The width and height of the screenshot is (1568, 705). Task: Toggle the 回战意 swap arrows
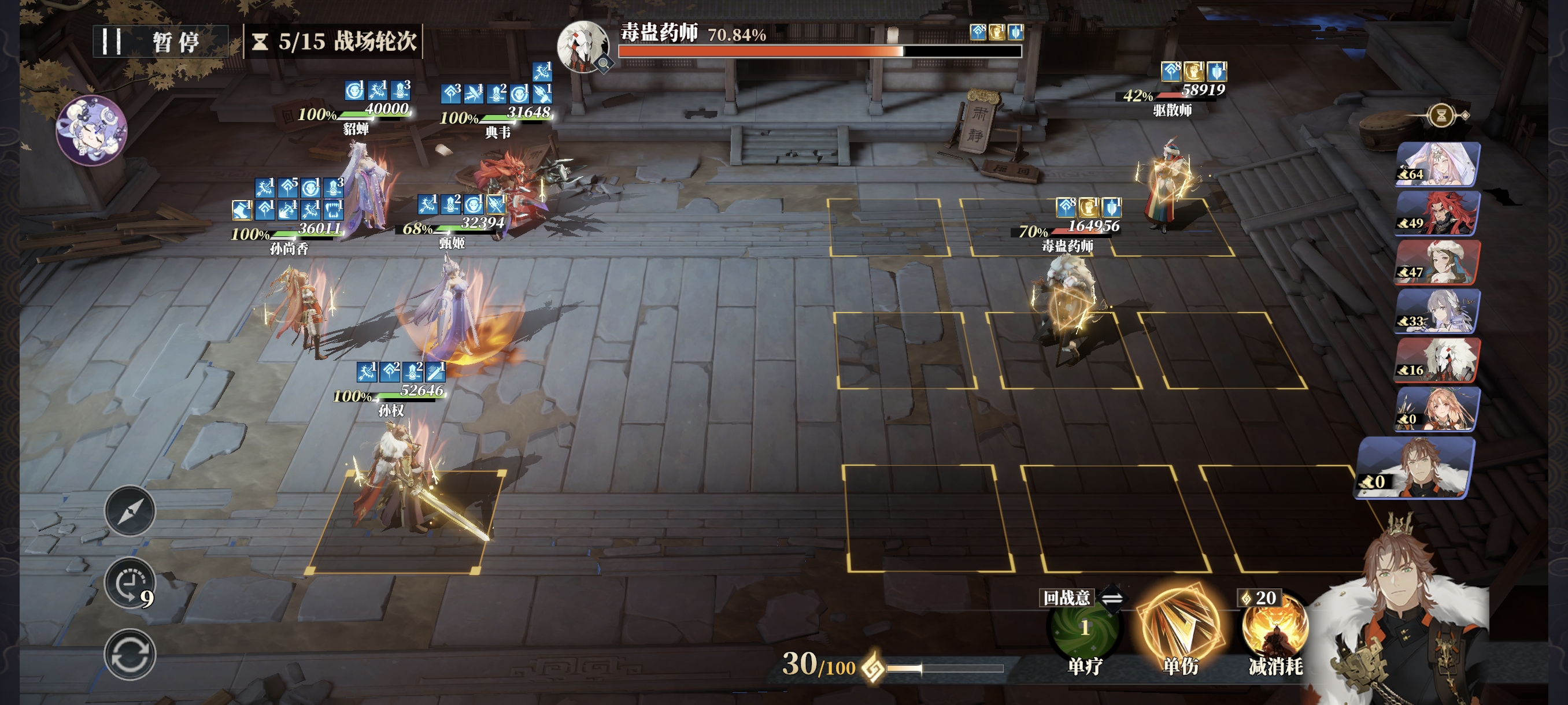click(1112, 598)
